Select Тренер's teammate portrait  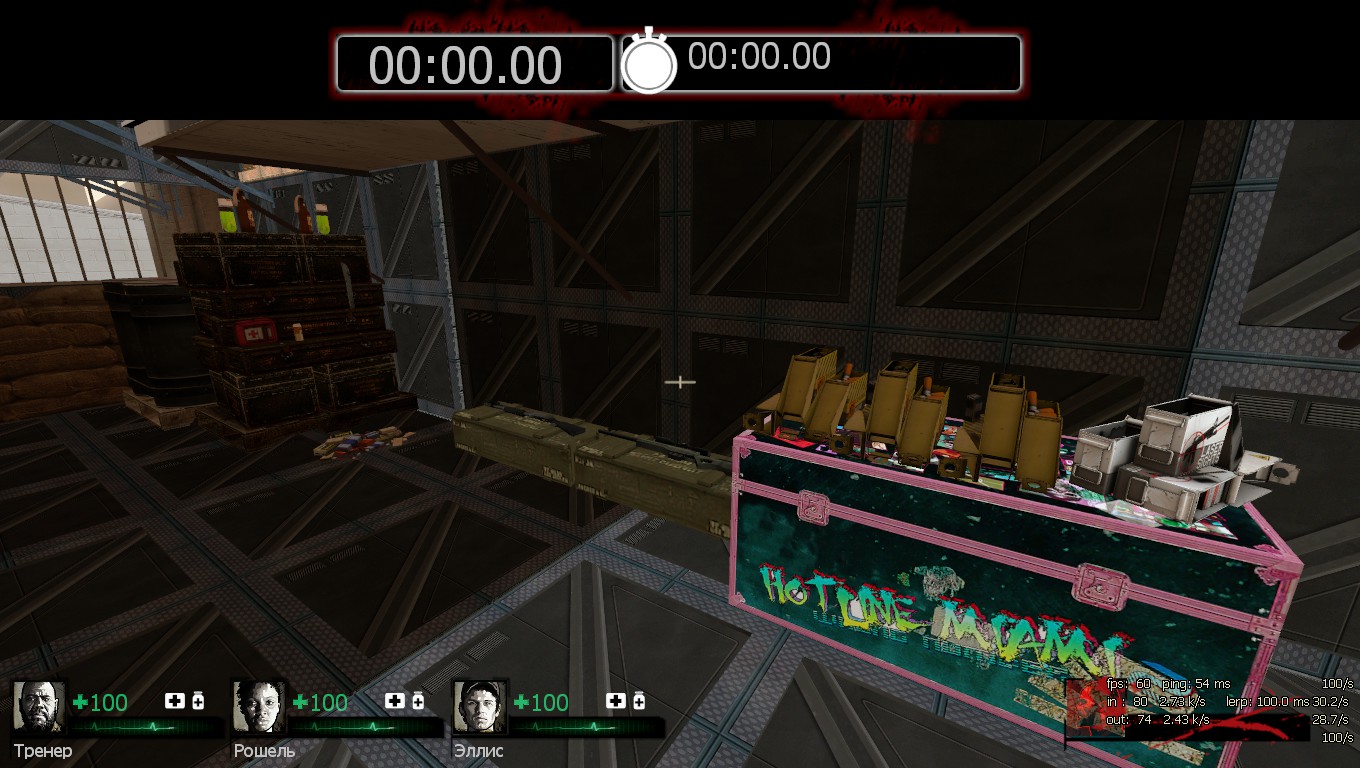click(39, 707)
